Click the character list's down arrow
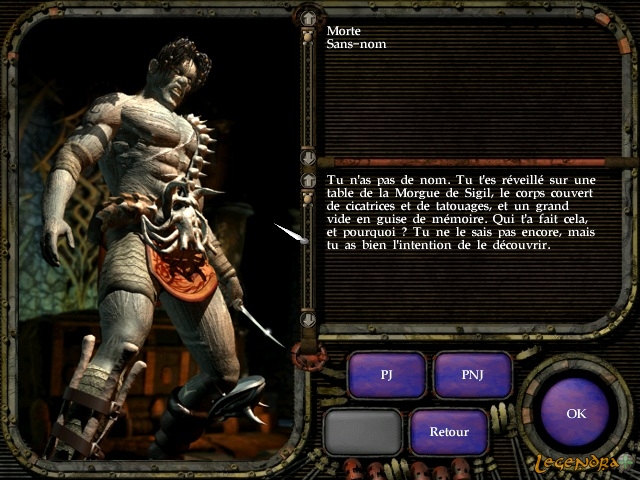 pos(308,158)
